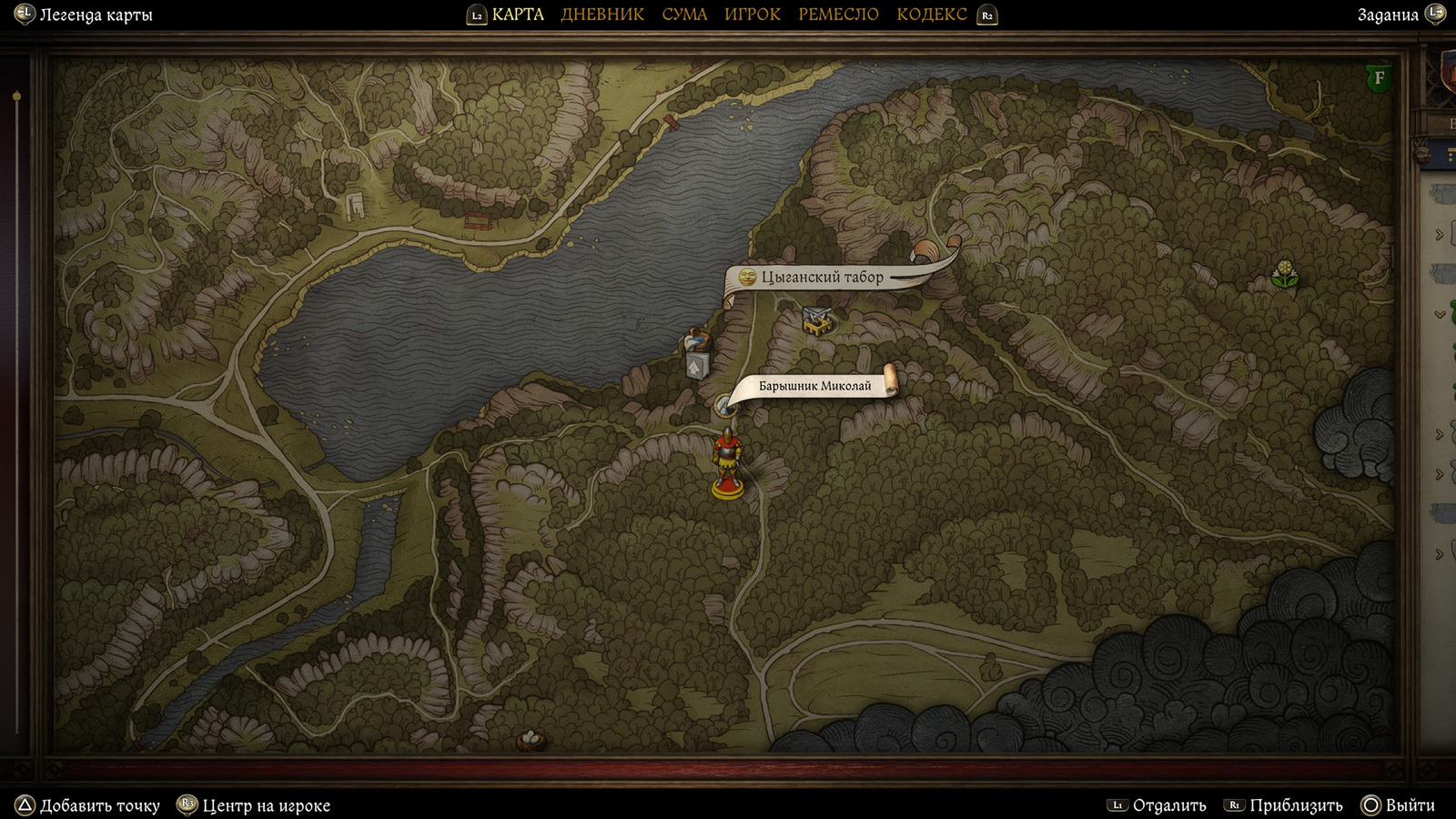Screen dimensions: 1456x819
Task: Select the ИГРОК tab
Action: pos(753,15)
